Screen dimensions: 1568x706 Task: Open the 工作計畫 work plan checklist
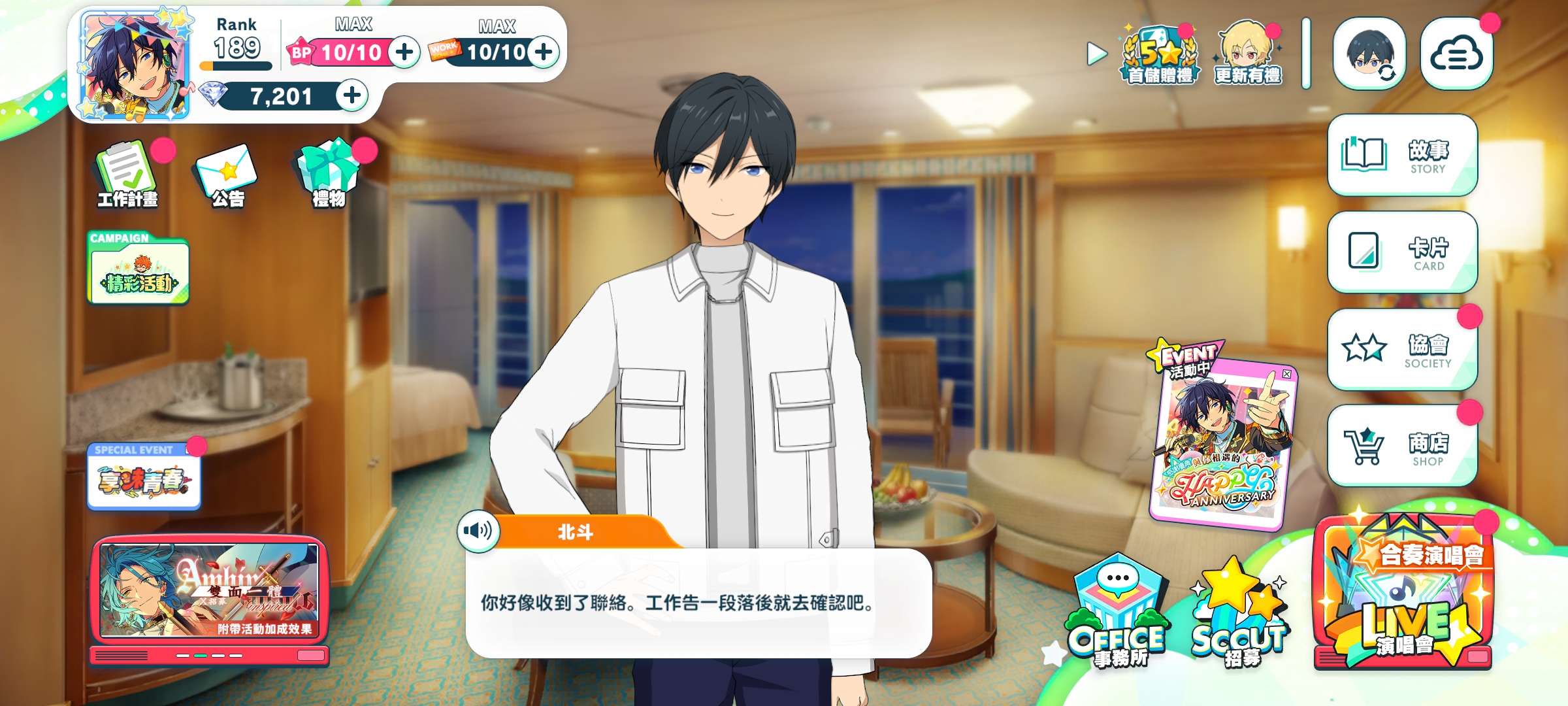(x=127, y=175)
